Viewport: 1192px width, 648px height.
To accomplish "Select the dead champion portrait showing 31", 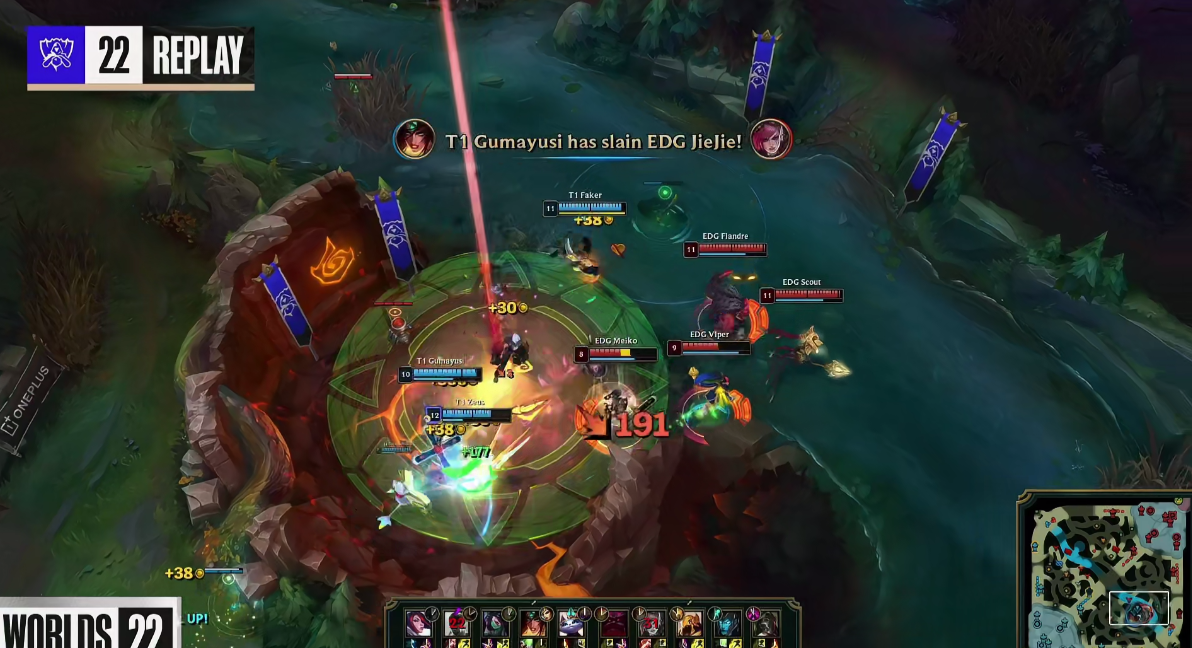I will [651, 622].
